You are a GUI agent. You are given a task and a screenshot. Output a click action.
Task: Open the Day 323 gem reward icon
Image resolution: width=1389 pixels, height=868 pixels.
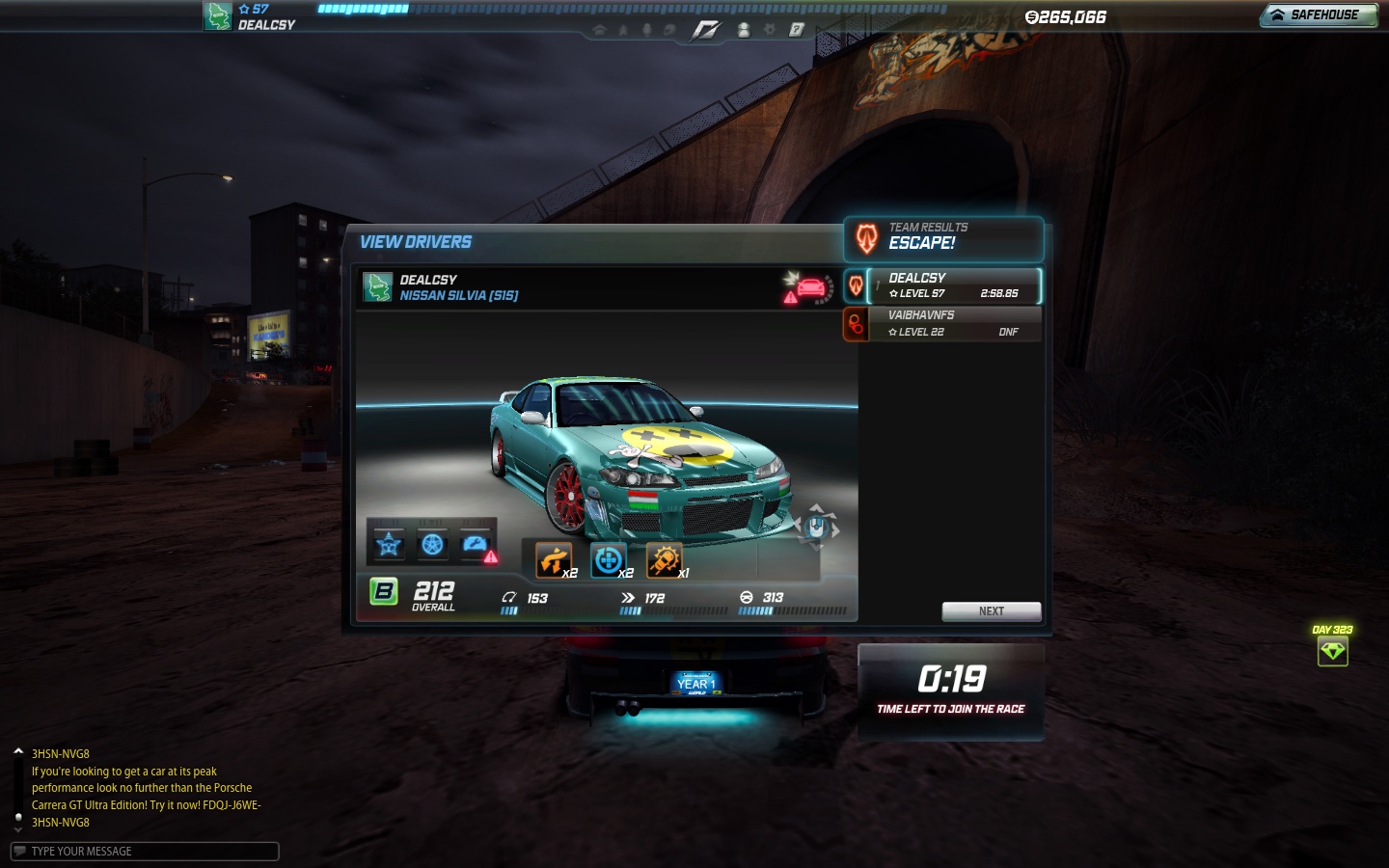click(1332, 651)
